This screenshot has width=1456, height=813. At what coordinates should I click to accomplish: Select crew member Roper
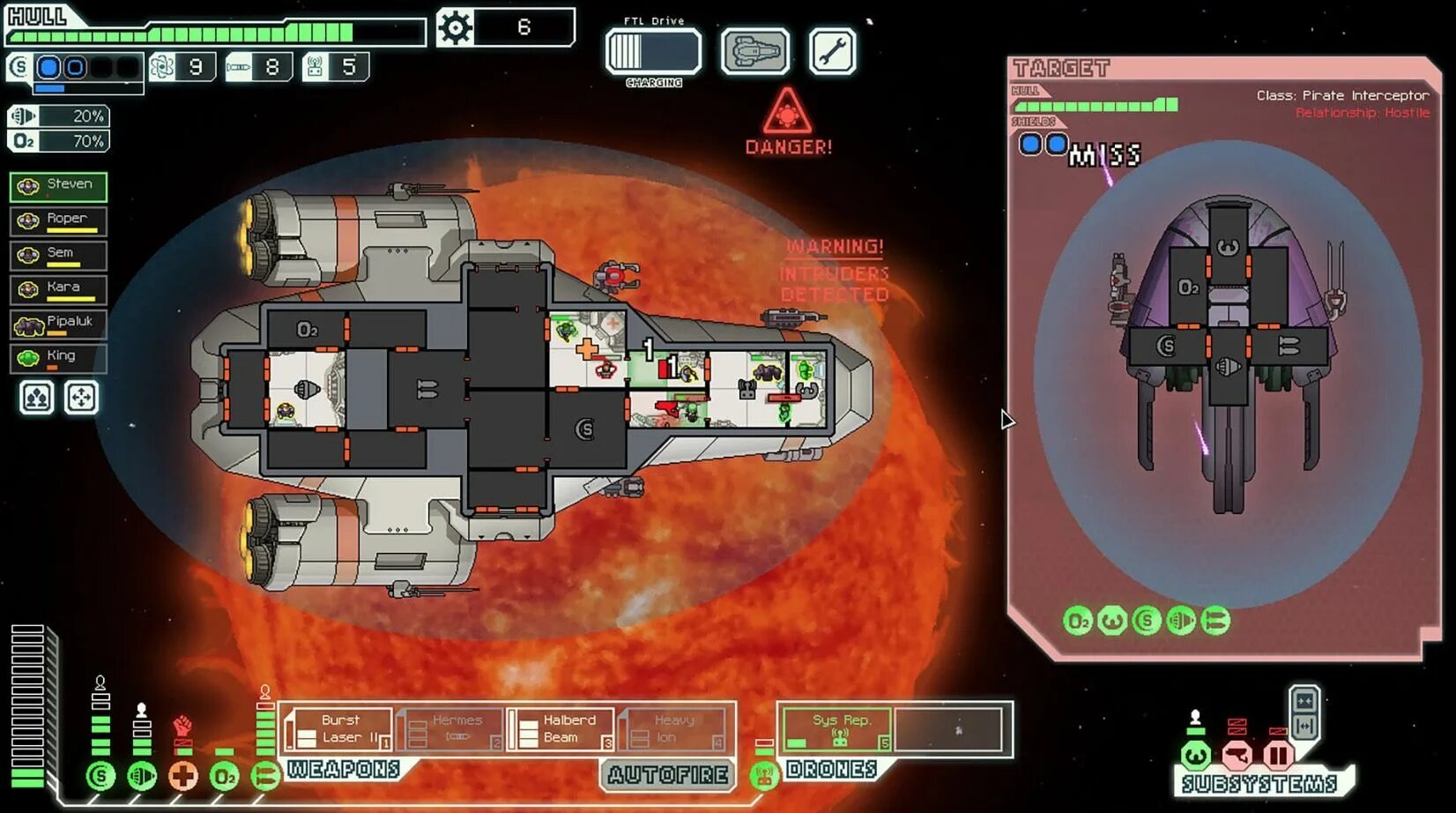pos(58,220)
